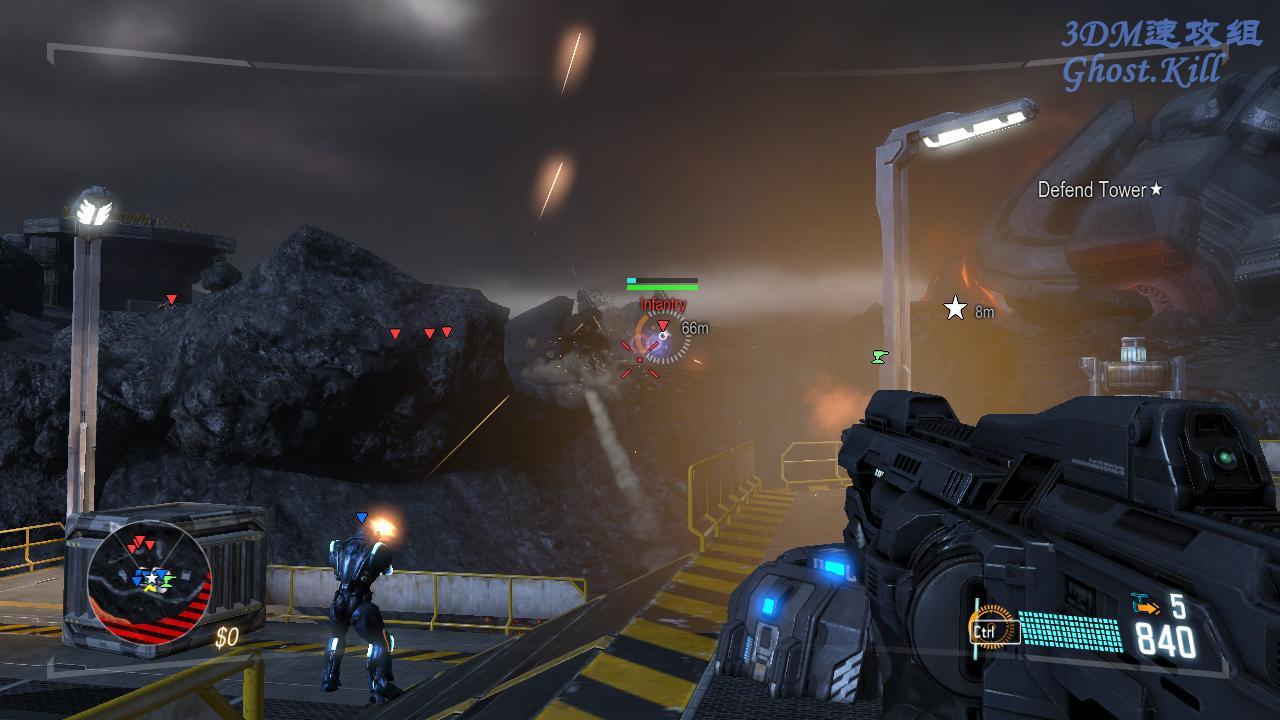
Task: Click the circular radar minimap
Action: coord(149,582)
